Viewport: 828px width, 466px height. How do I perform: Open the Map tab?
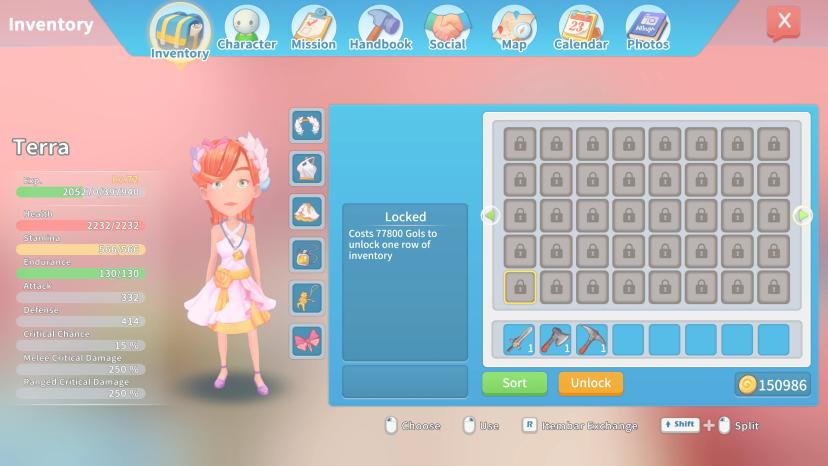pos(514,27)
